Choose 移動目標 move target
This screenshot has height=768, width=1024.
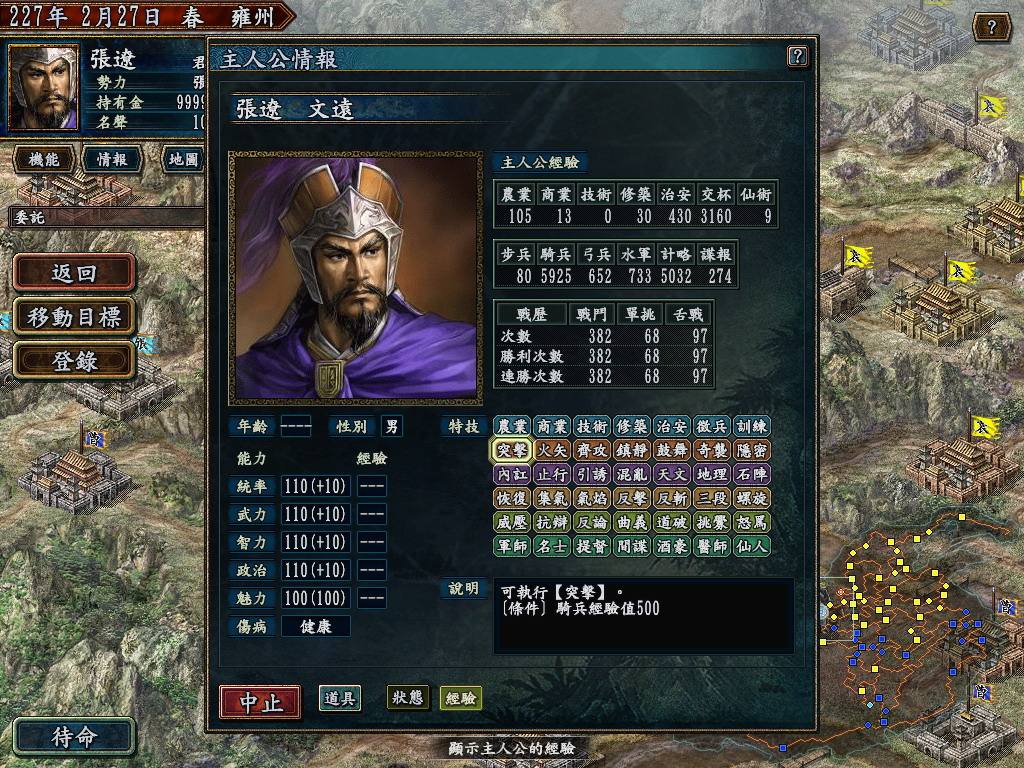point(74,317)
